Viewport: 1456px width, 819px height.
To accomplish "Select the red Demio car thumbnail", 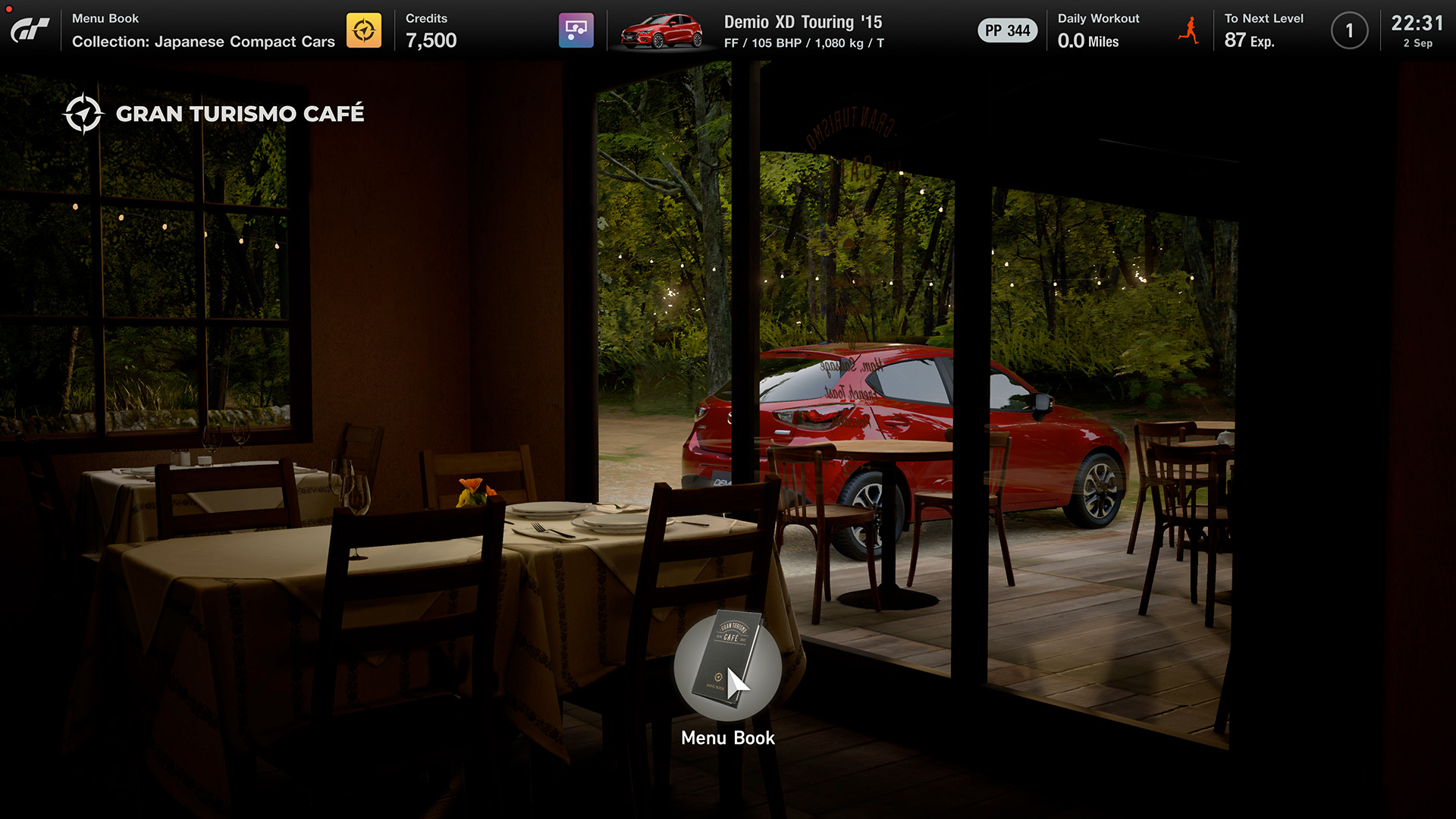I will [x=662, y=30].
